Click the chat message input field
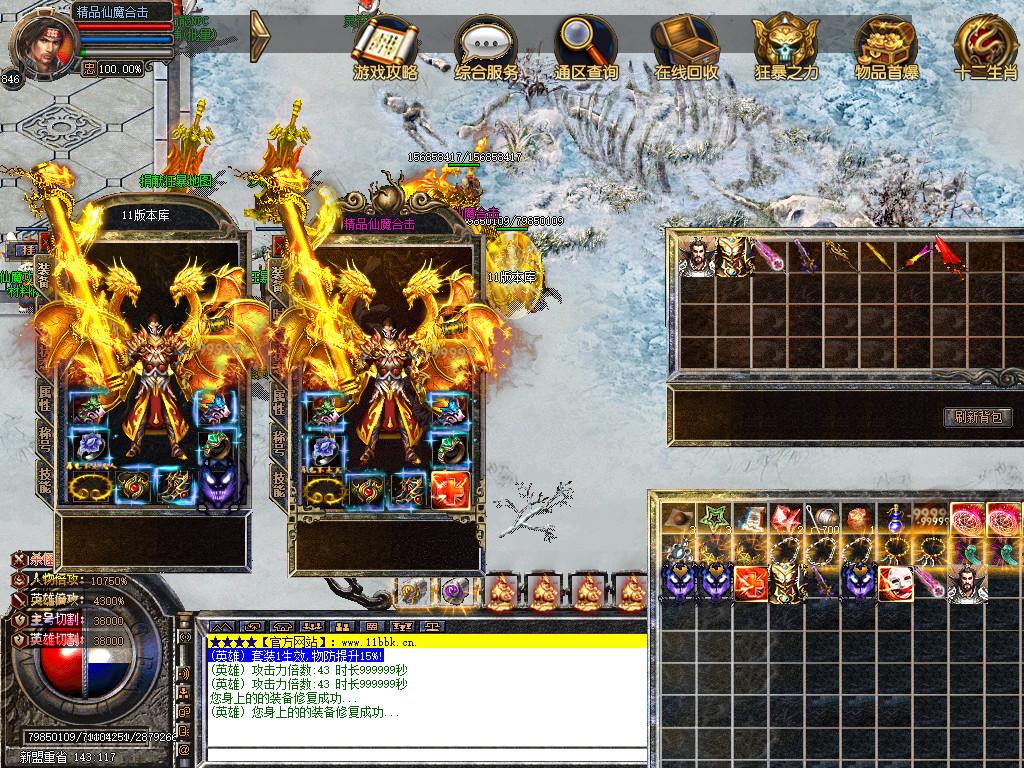This screenshot has height=768, width=1024. pyautogui.click(x=426, y=755)
